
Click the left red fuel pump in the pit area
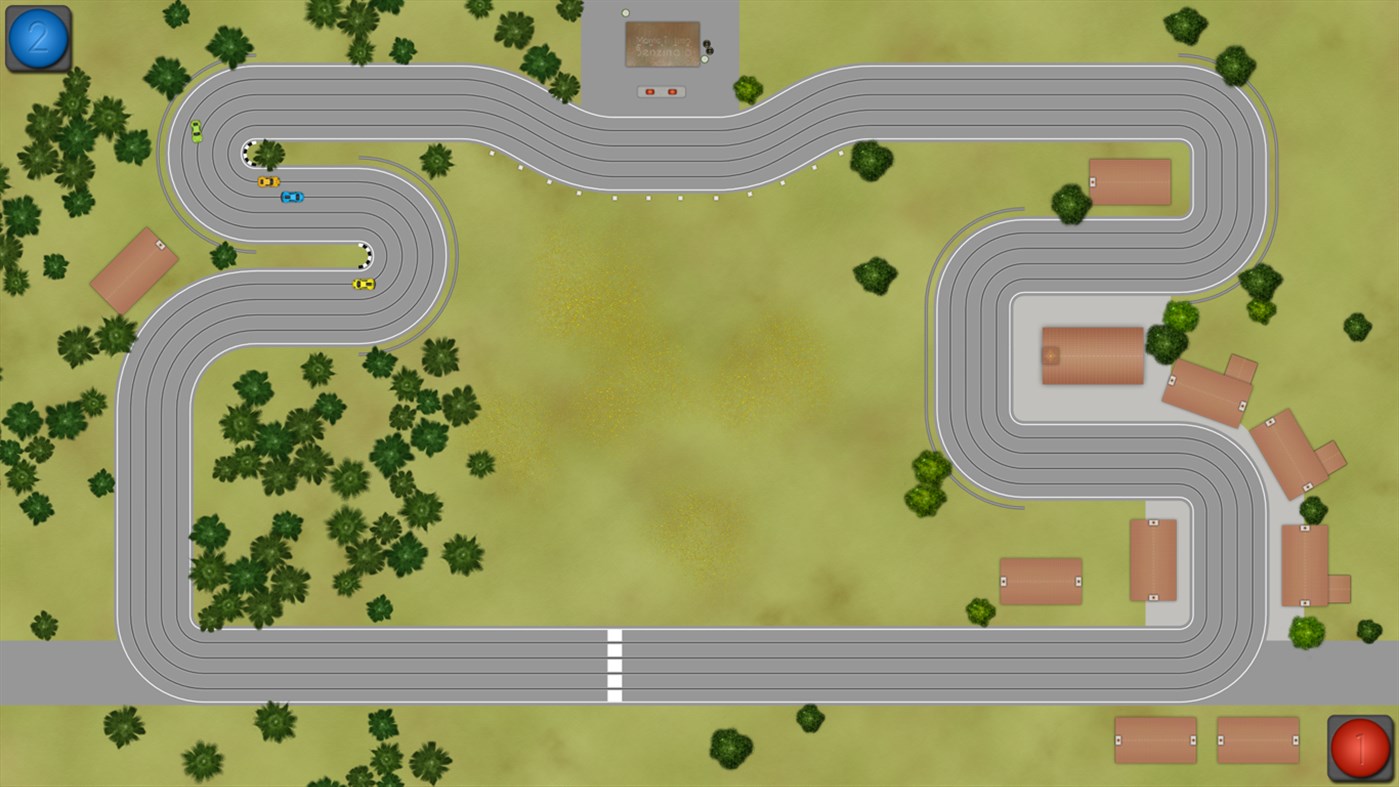point(650,91)
